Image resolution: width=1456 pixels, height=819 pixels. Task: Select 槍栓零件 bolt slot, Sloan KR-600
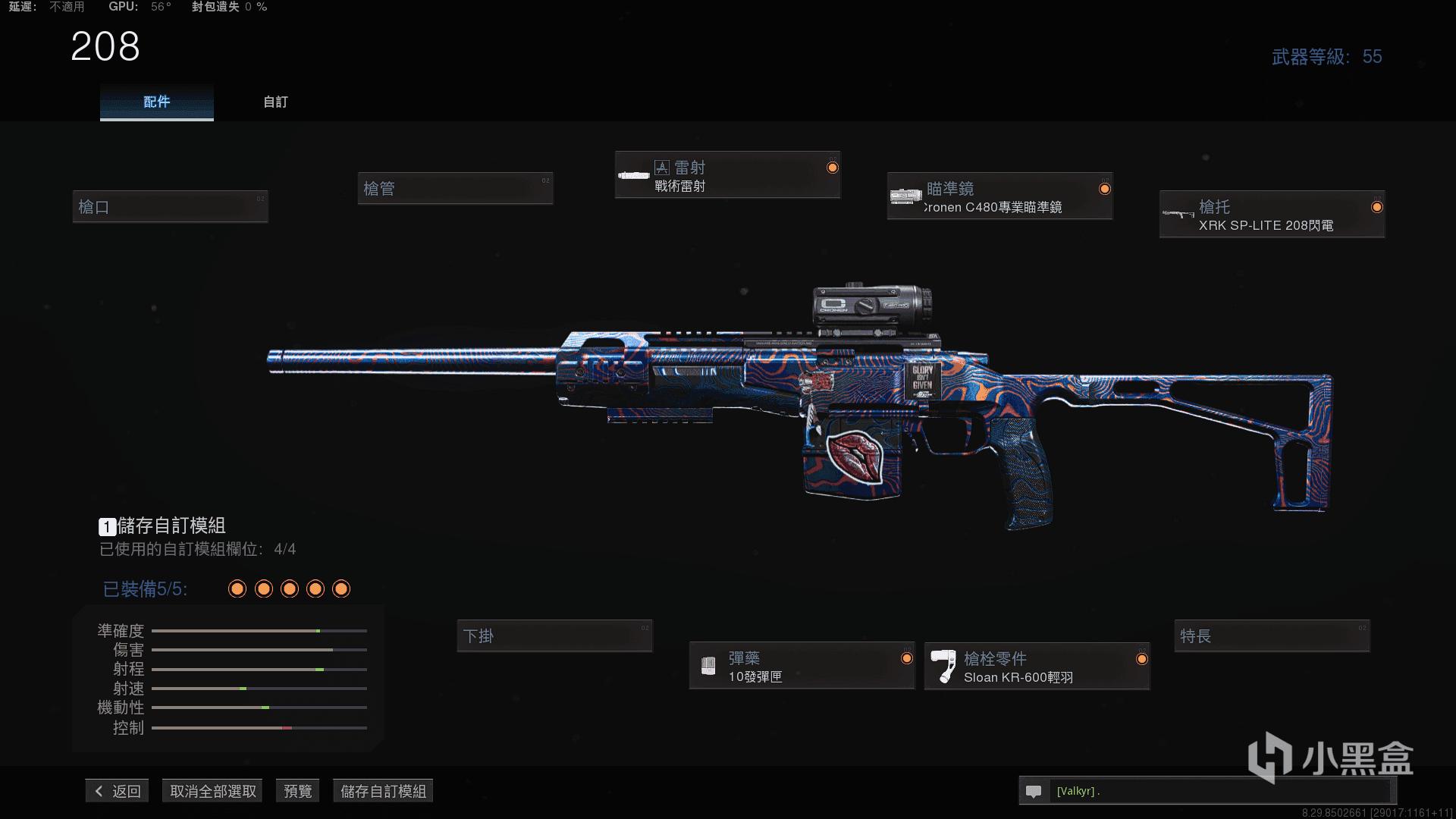1037,667
